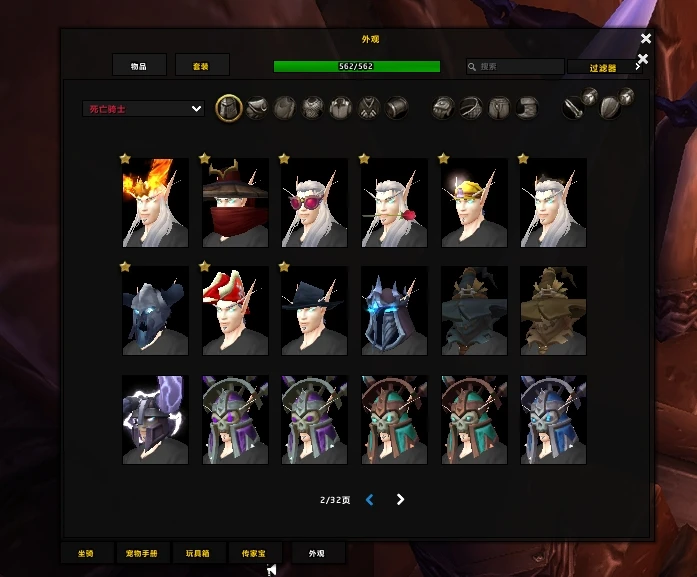This screenshot has height=577, width=697.
Task: Choose the flaming crown head appearance
Action: click(x=155, y=203)
